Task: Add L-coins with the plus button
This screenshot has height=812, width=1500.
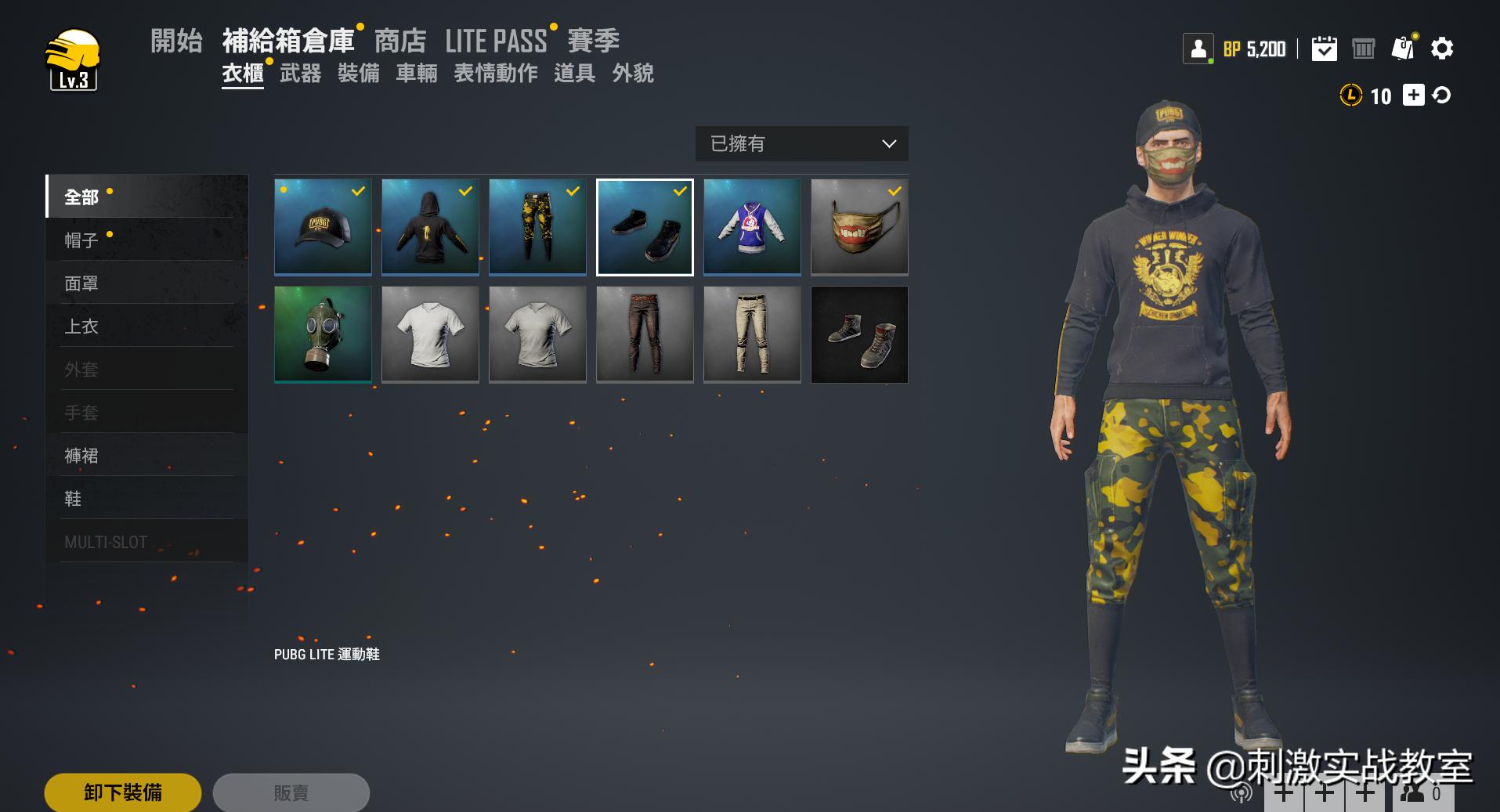Action: point(1413,96)
